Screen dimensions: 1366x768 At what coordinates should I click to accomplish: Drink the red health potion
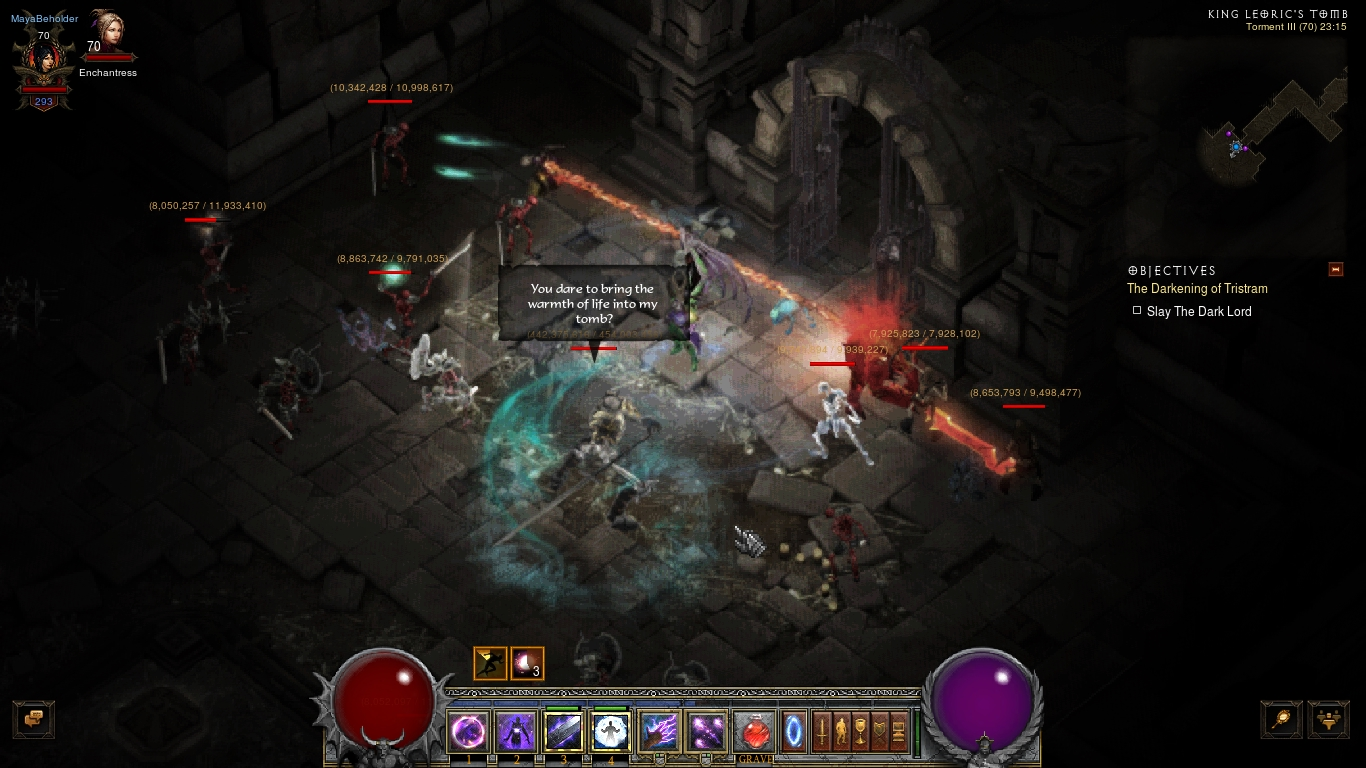(755, 732)
